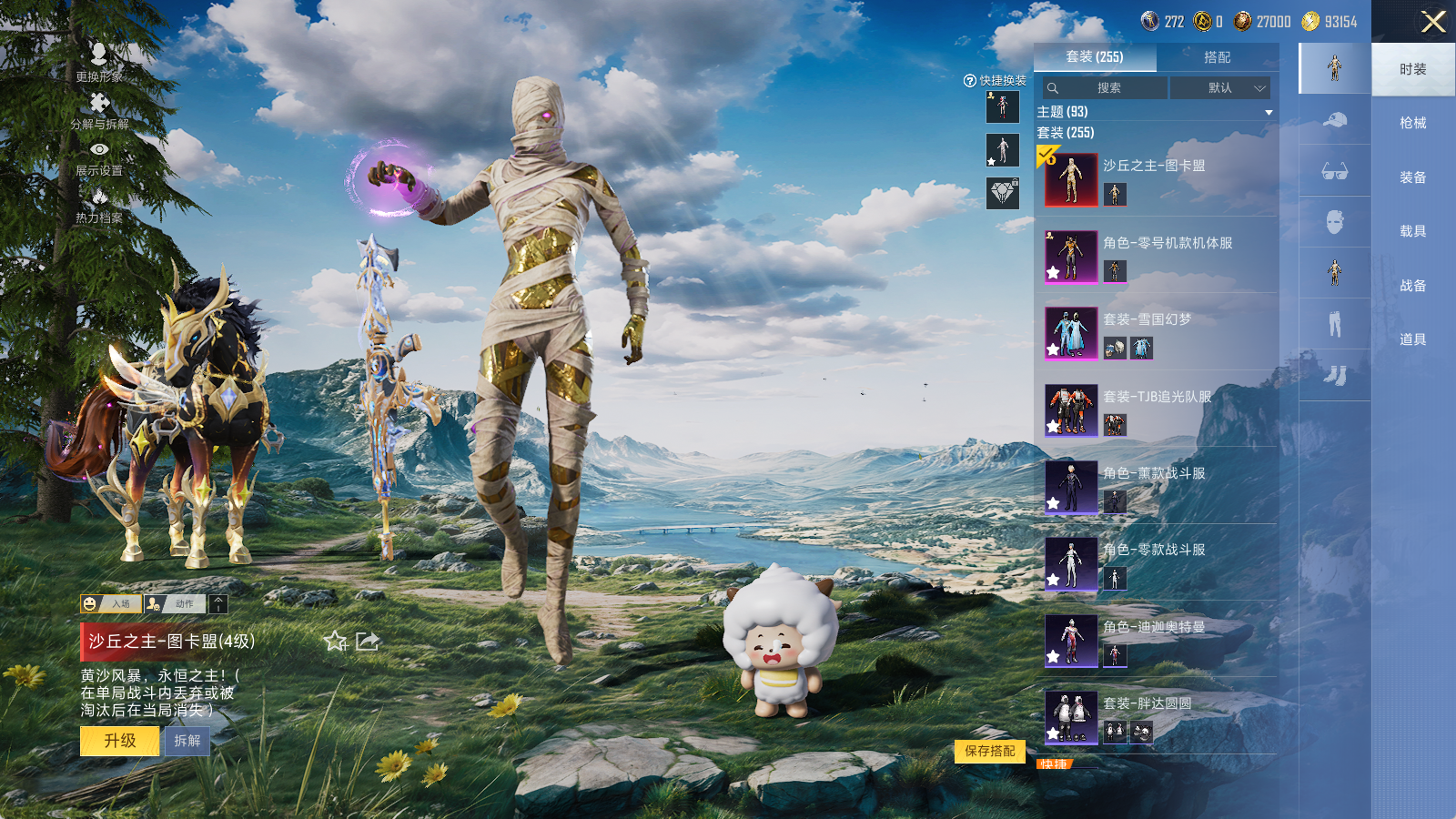Favorite the outfit with the star icon

click(335, 642)
